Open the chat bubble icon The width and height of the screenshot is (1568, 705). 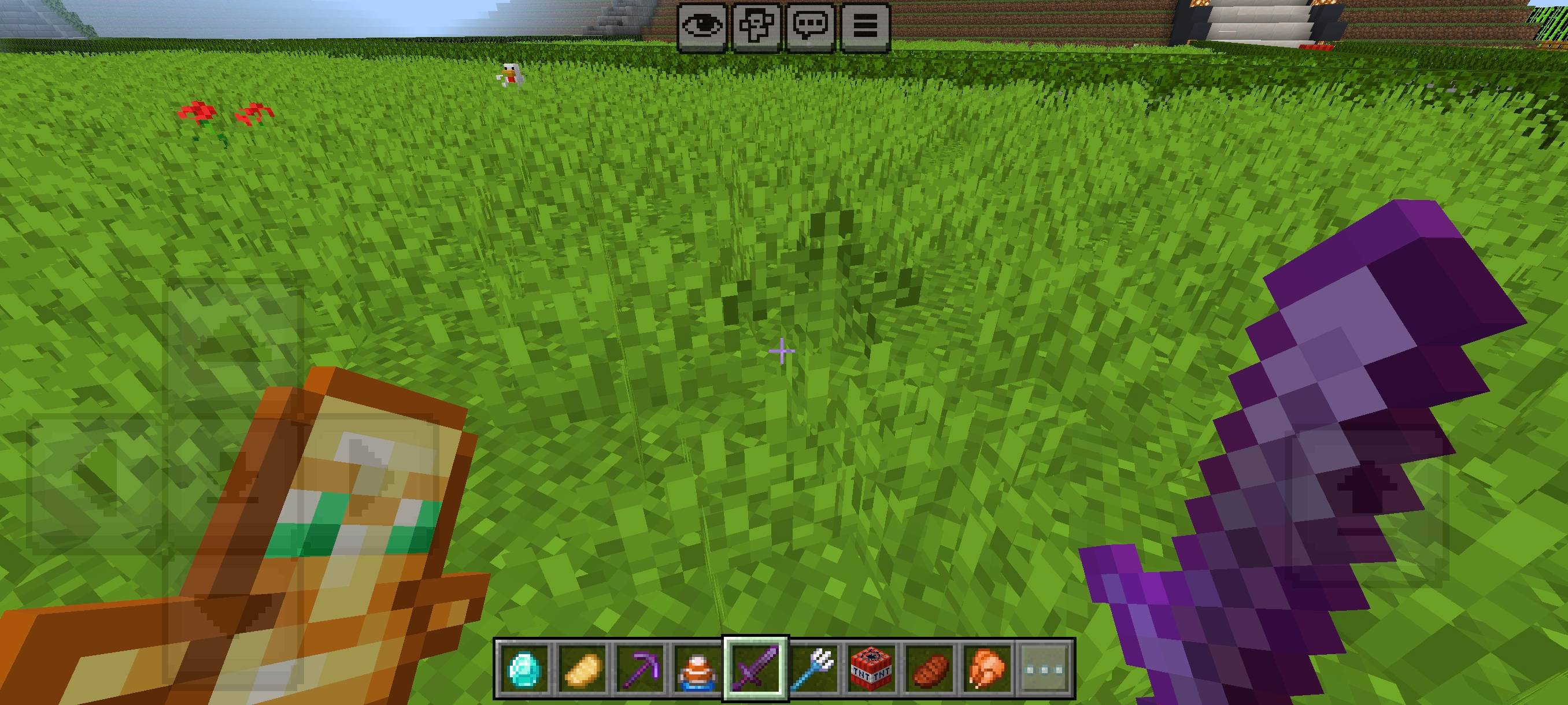pyautogui.click(x=811, y=25)
